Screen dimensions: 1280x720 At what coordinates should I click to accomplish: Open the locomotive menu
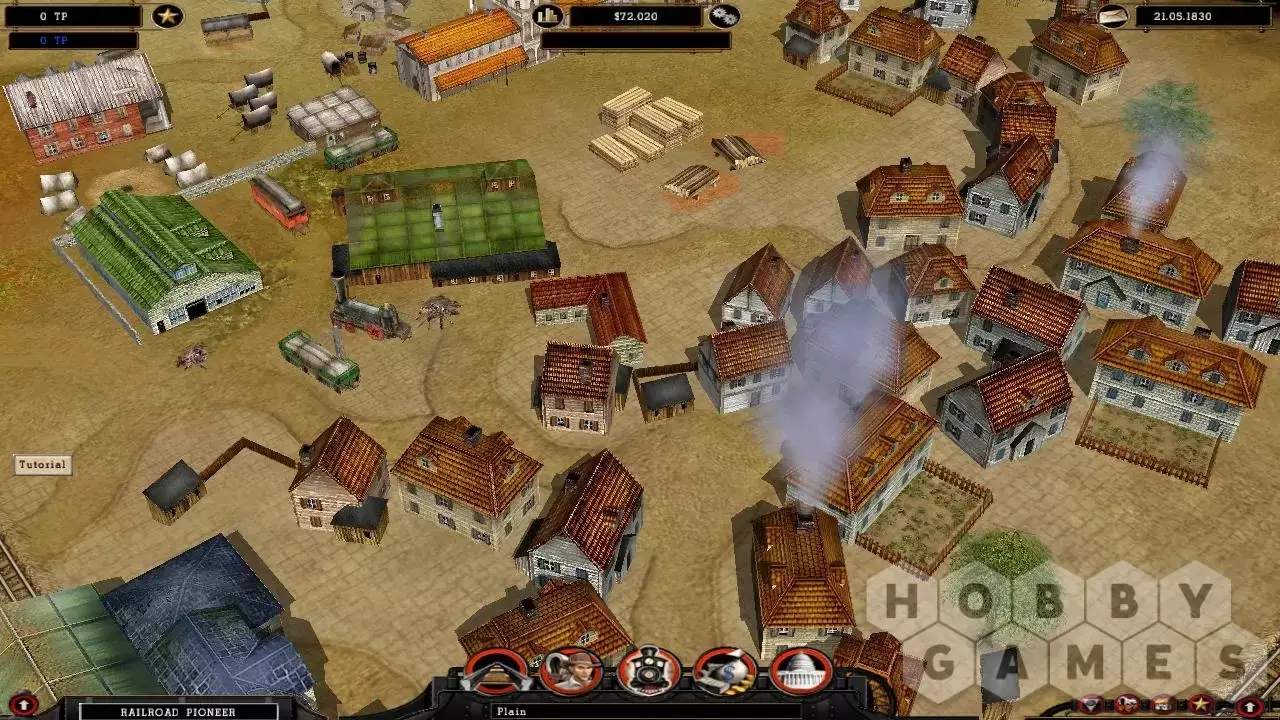(x=649, y=671)
